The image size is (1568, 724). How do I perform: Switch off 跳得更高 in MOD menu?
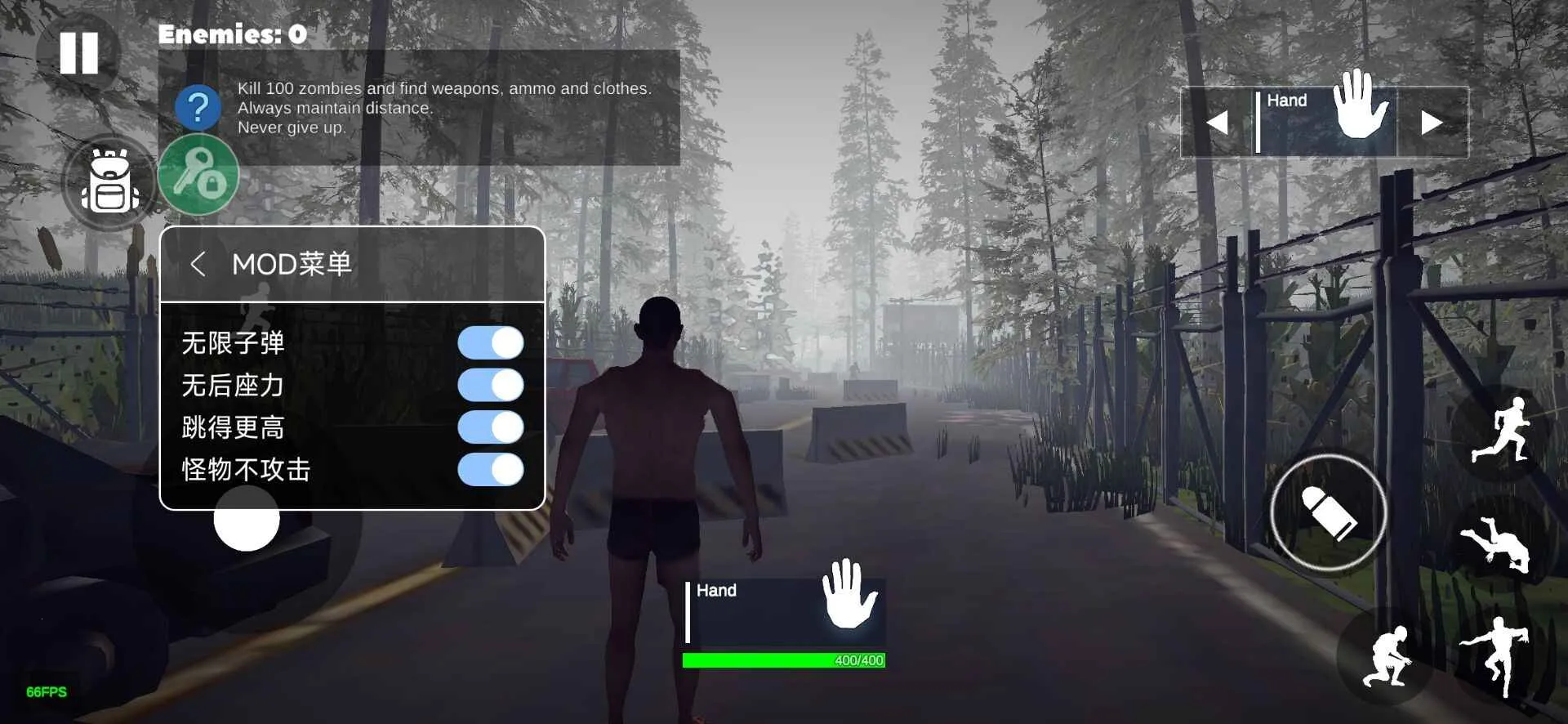click(x=491, y=427)
